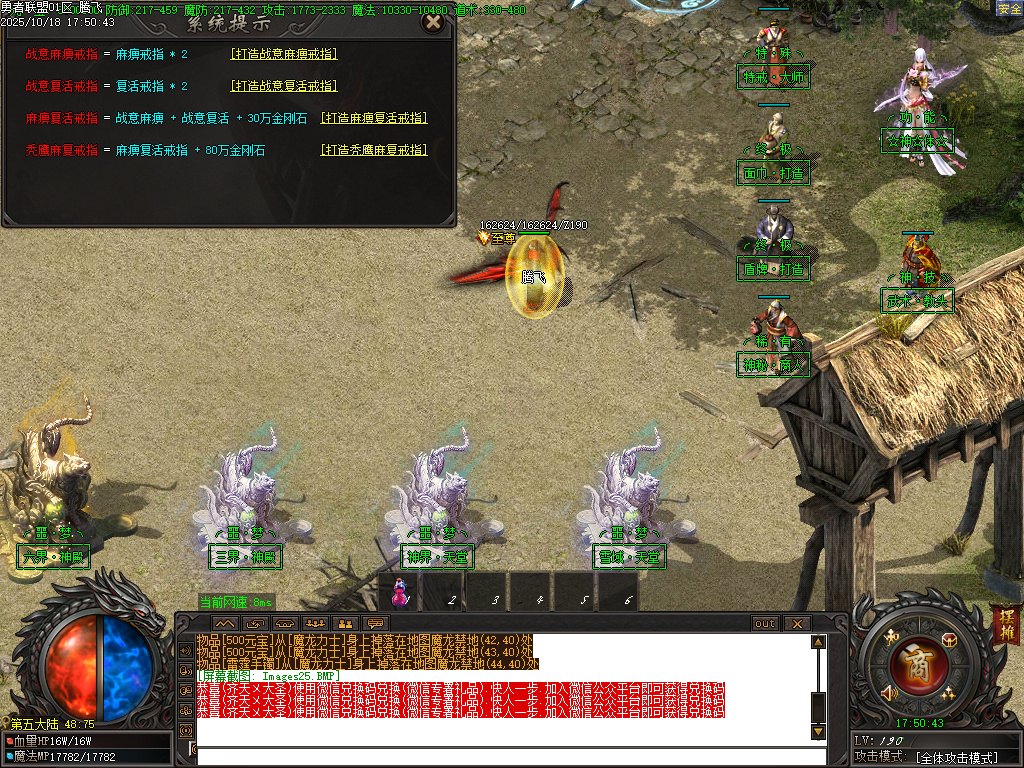Close the chat panel with its X button

(x=796, y=623)
